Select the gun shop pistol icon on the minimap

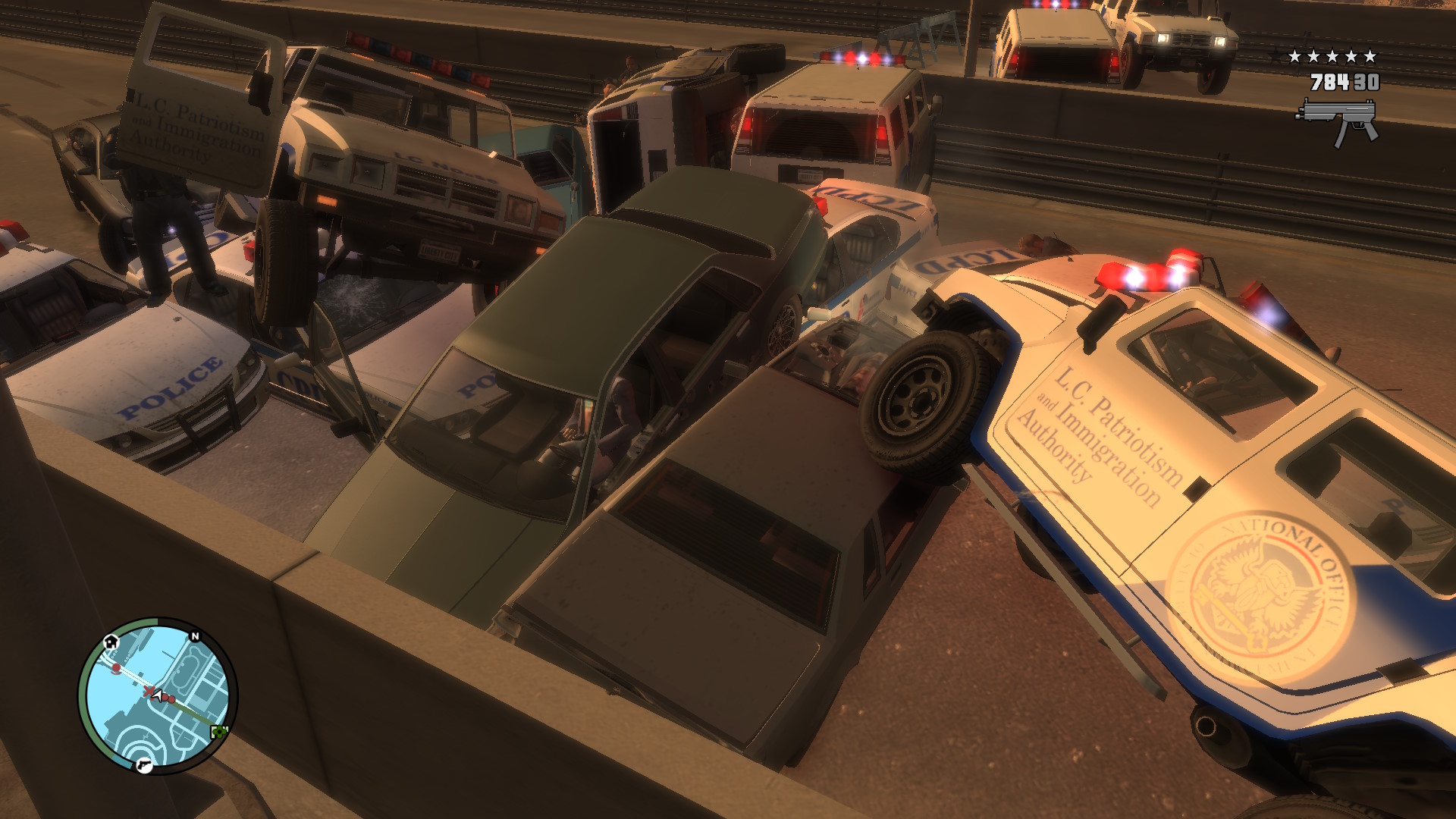point(145,765)
